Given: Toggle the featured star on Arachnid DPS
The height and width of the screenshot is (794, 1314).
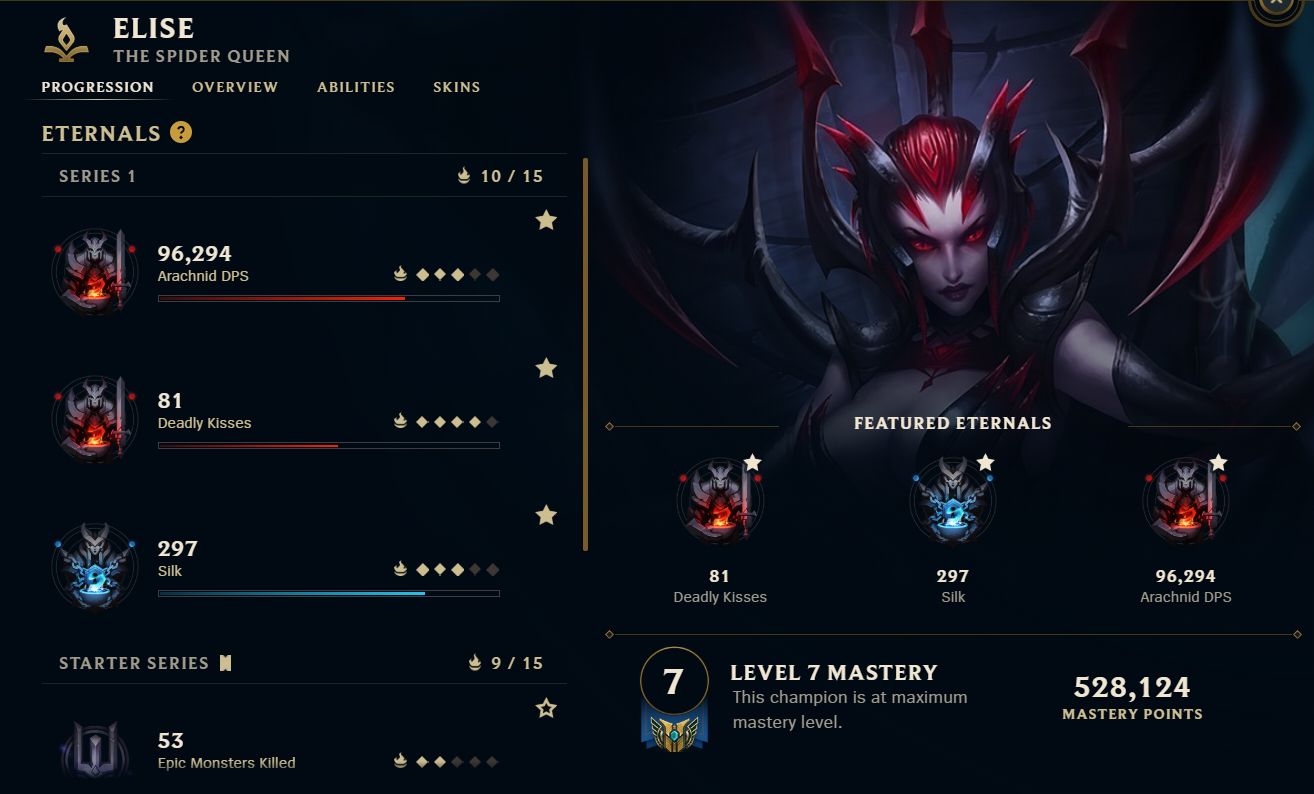Looking at the screenshot, I should [546, 220].
